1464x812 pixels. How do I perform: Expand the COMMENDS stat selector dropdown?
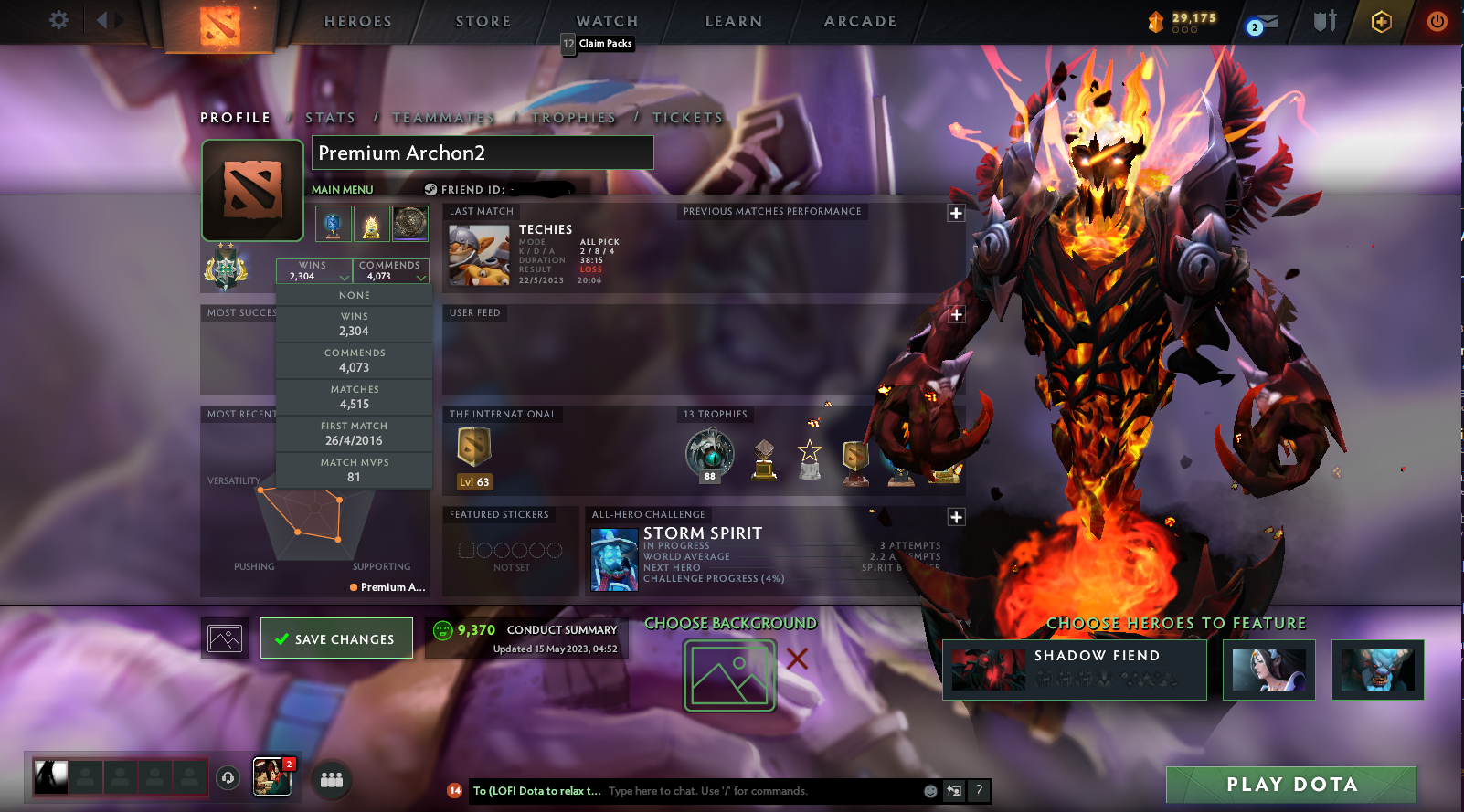[x=391, y=270]
